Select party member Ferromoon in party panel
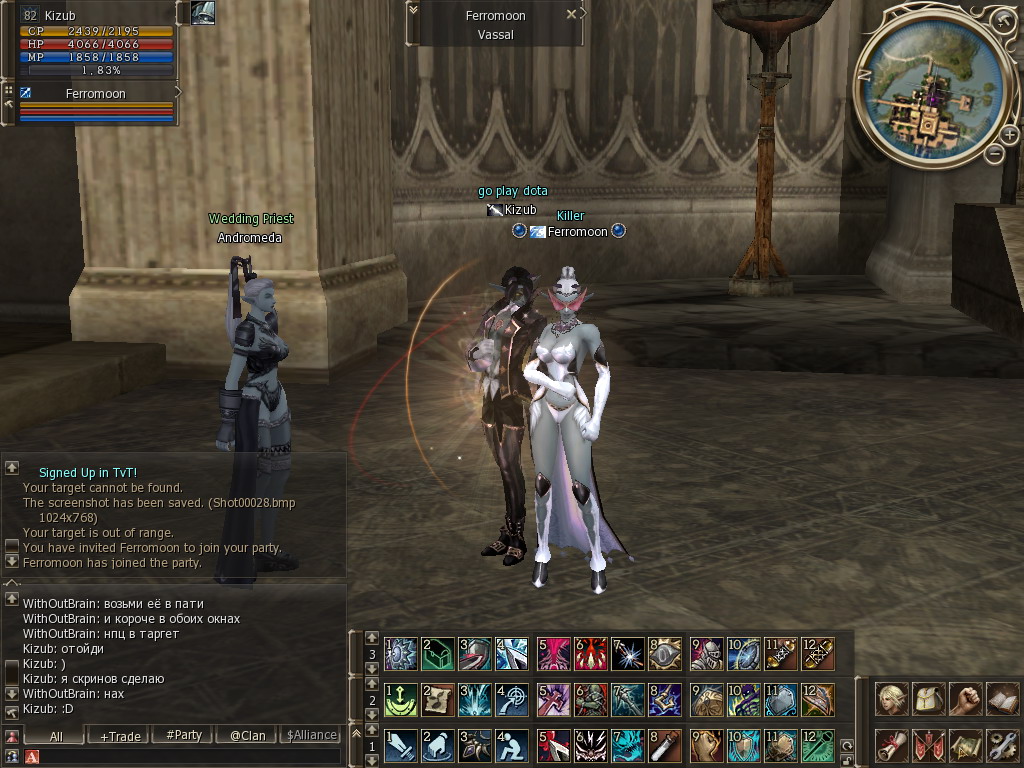This screenshot has width=1024, height=768. 95,94
